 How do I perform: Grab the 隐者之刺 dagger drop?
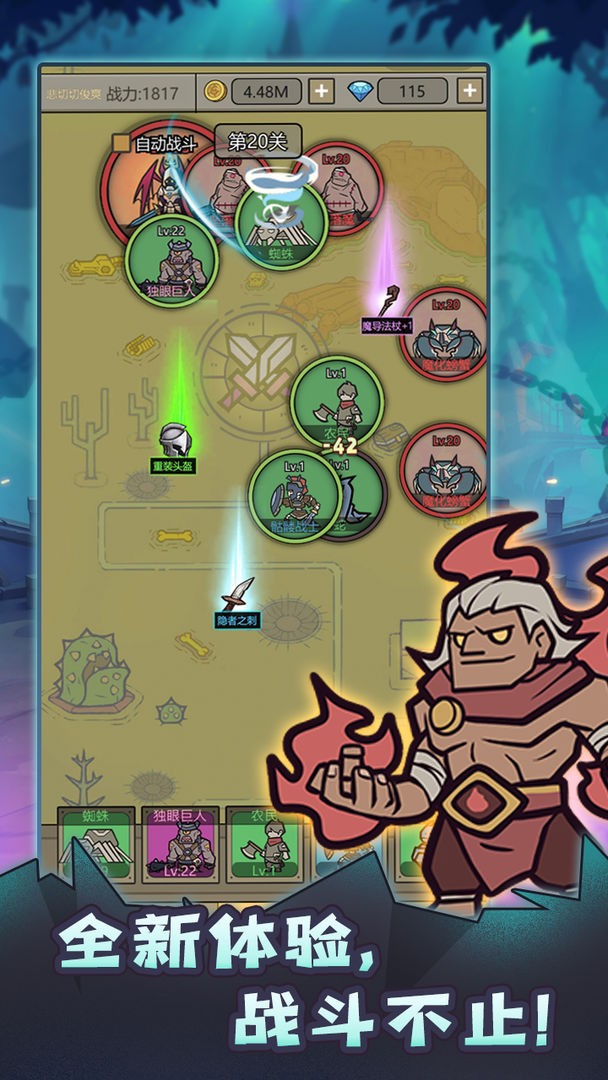[x=238, y=595]
